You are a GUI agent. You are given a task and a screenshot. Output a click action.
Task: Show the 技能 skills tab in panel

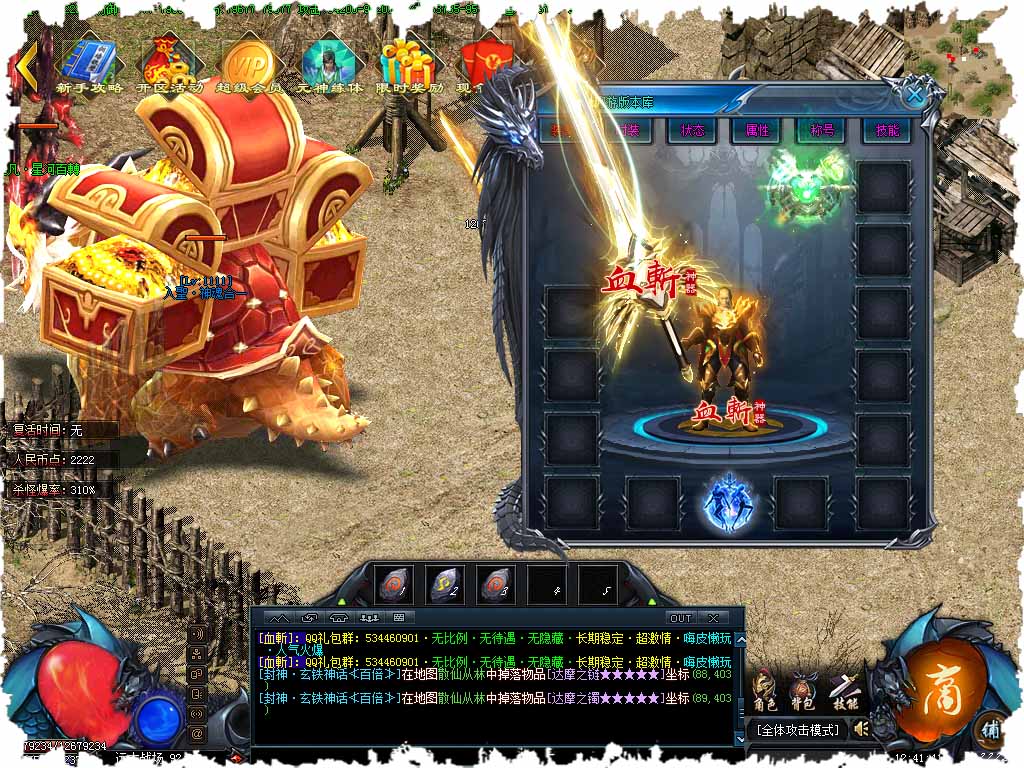coord(886,131)
